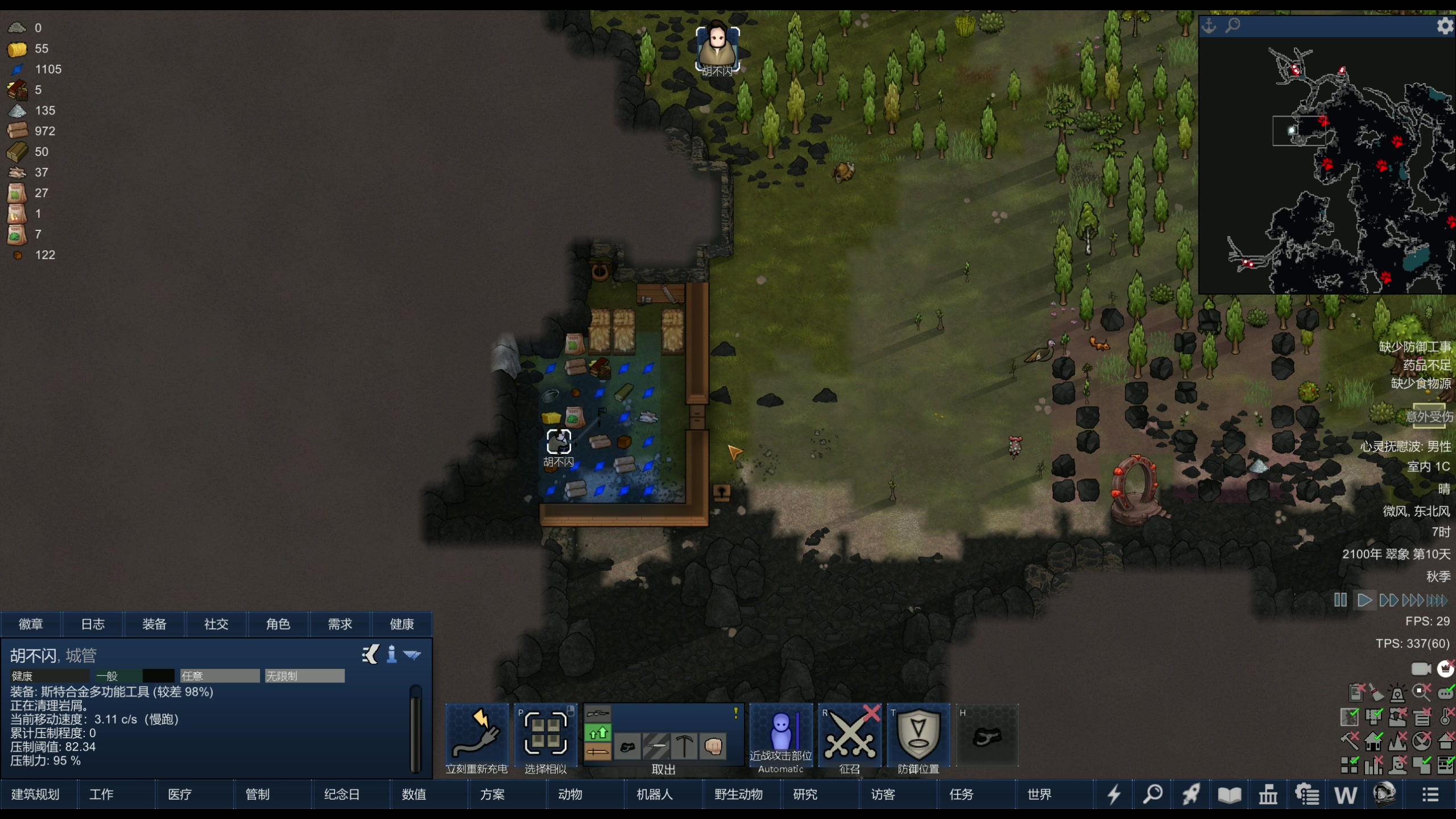Screen dimensions: 1456x819
Task: Open the 建筑规划 architect menu
Action: (35, 795)
